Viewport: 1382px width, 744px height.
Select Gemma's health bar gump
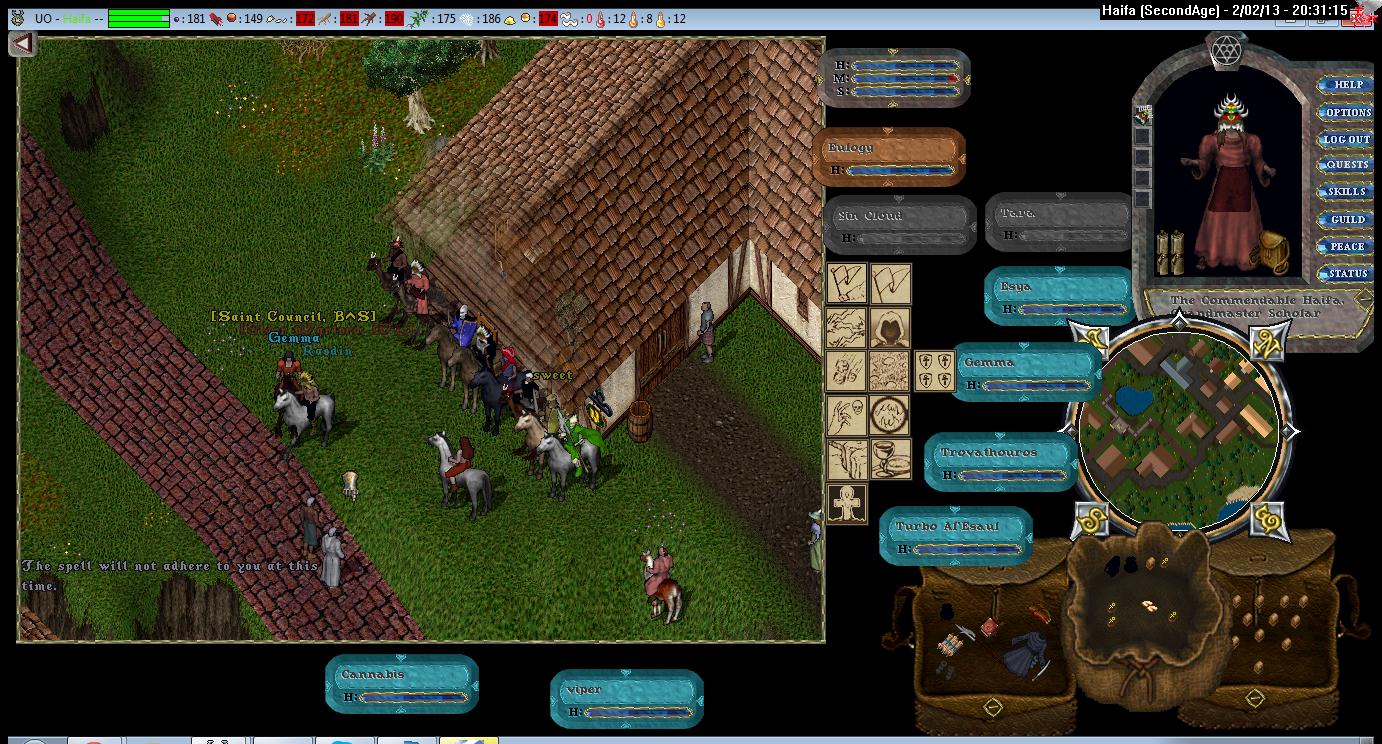tap(1025, 372)
